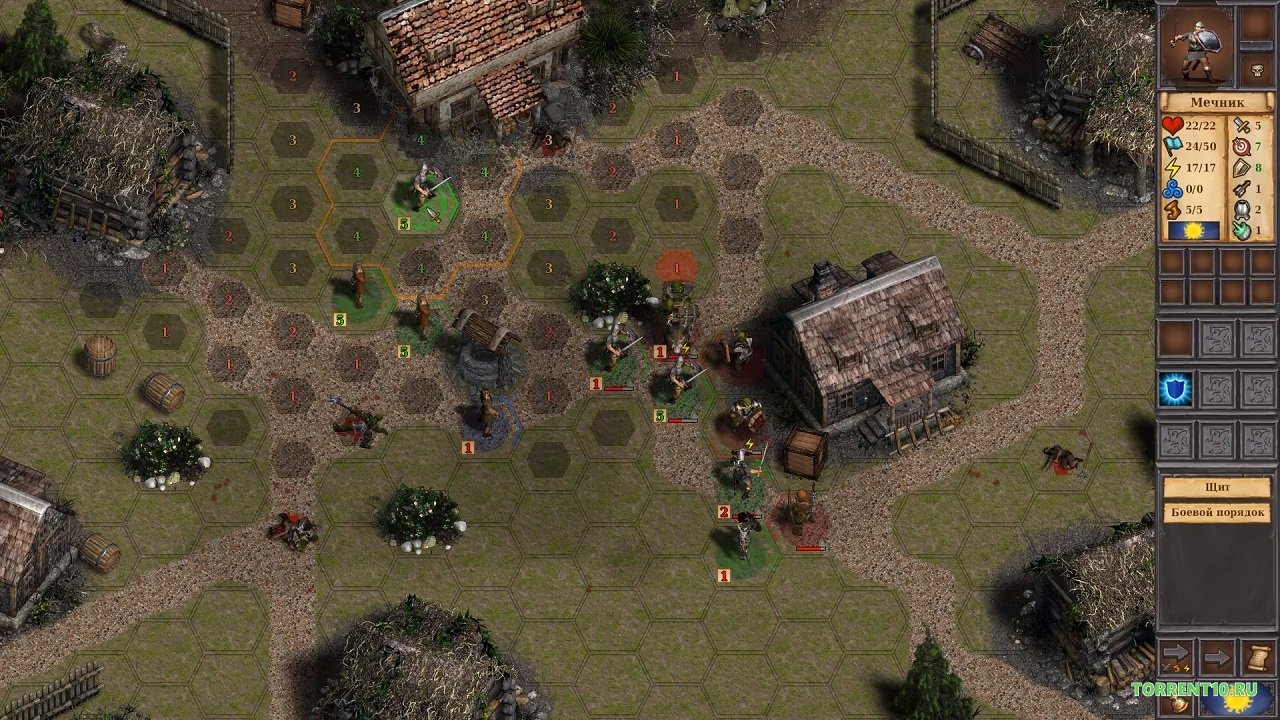Click the right gray arrow button
This screenshot has height=720, width=1280.
coord(1218,658)
